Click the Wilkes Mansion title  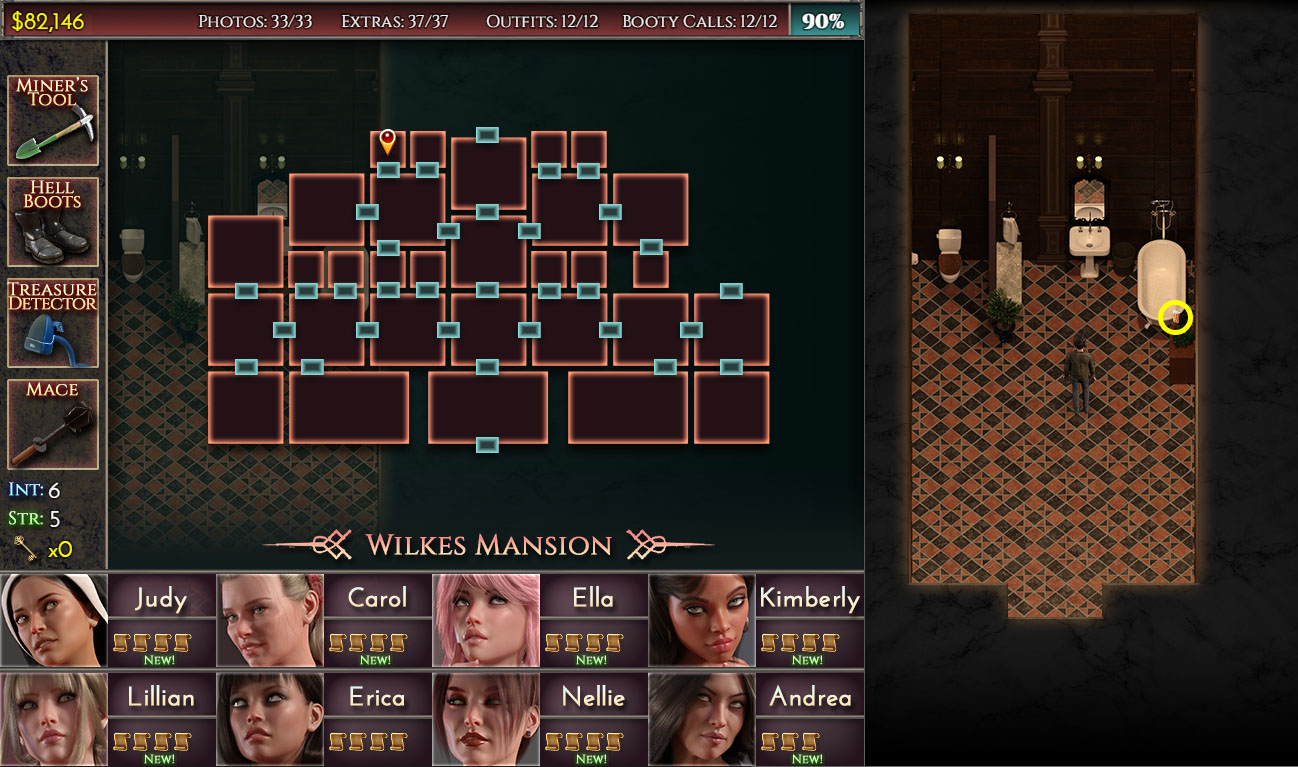[489, 545]
